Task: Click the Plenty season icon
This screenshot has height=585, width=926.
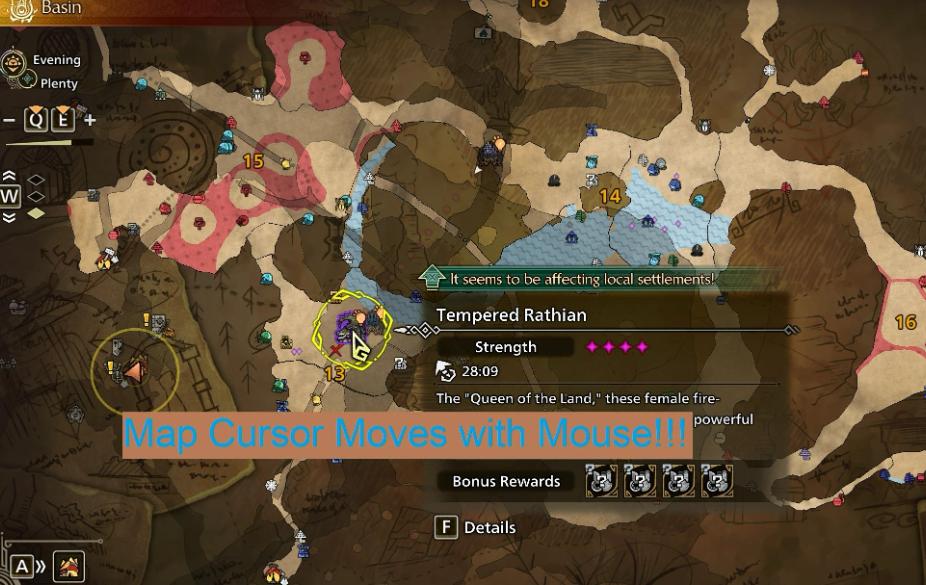Action: coord(28,83)
